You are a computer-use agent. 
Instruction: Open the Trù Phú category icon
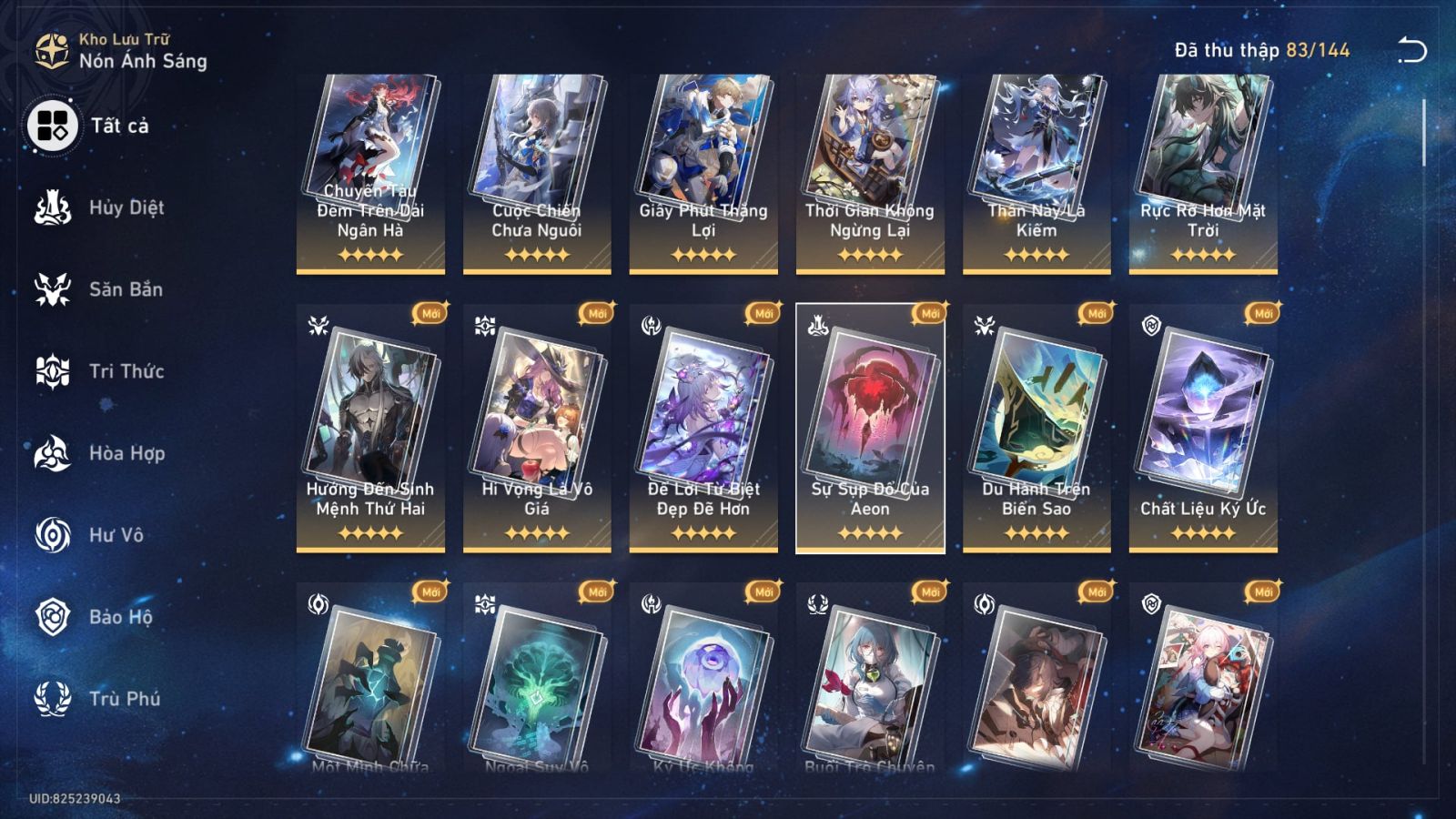click(x=55, y=699)
